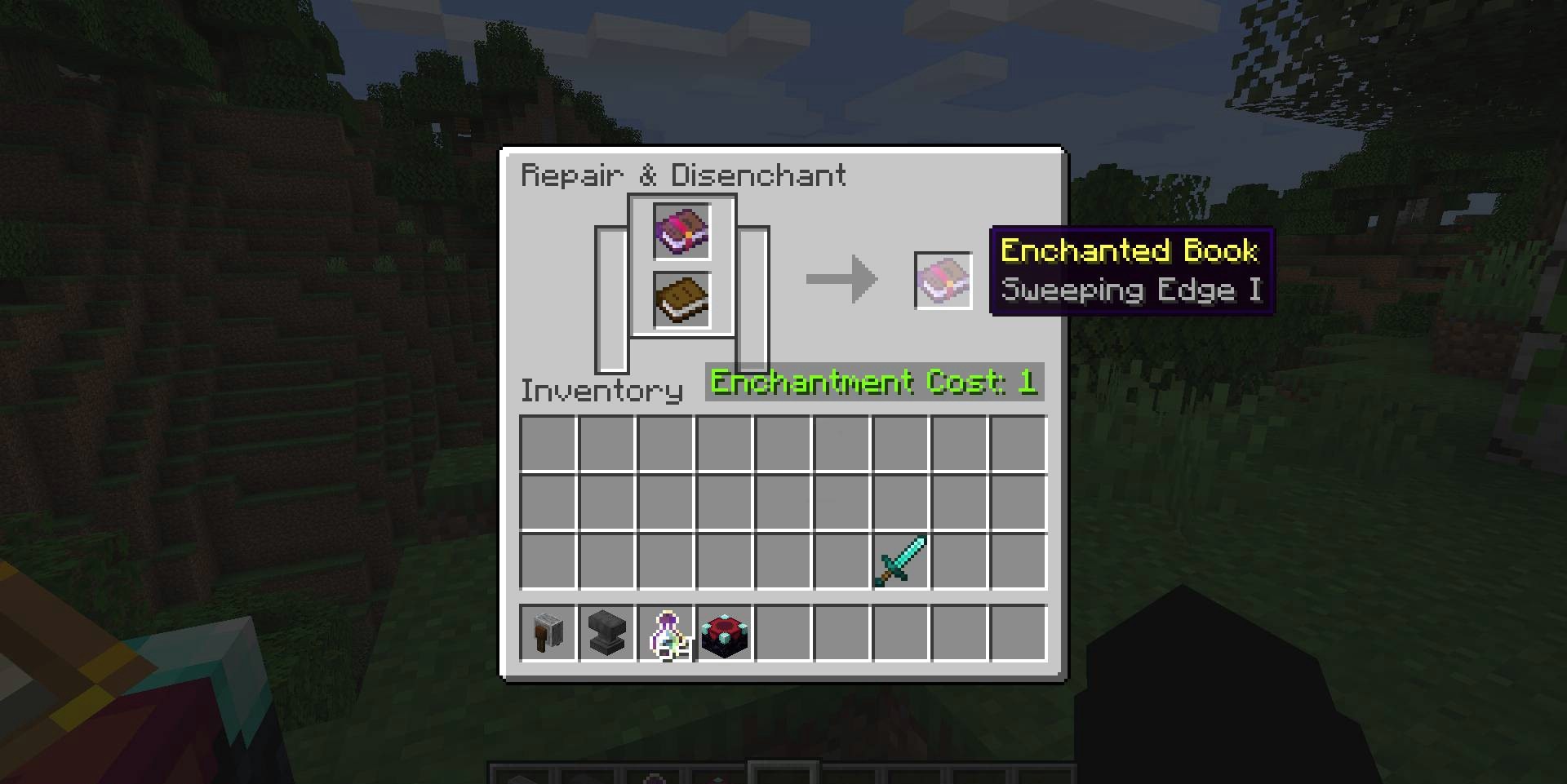Take the Sweeping Edge I book from the output slot
Image resolution: width=1567 pixels, height=784 pixels.
[943, 281]
